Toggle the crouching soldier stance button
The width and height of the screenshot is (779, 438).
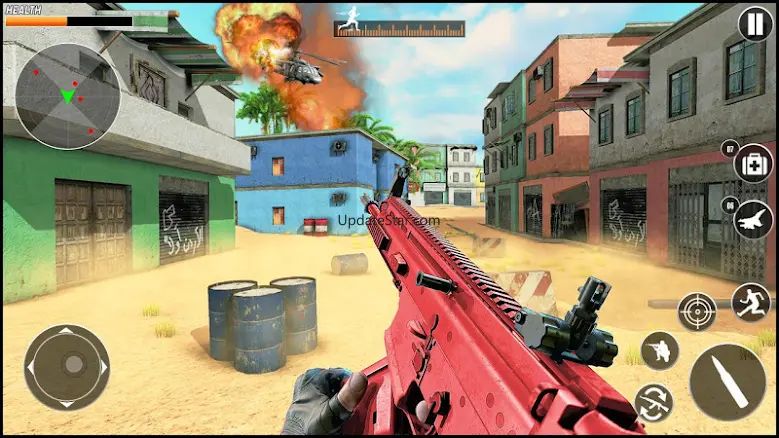click(x=659, y=350)
